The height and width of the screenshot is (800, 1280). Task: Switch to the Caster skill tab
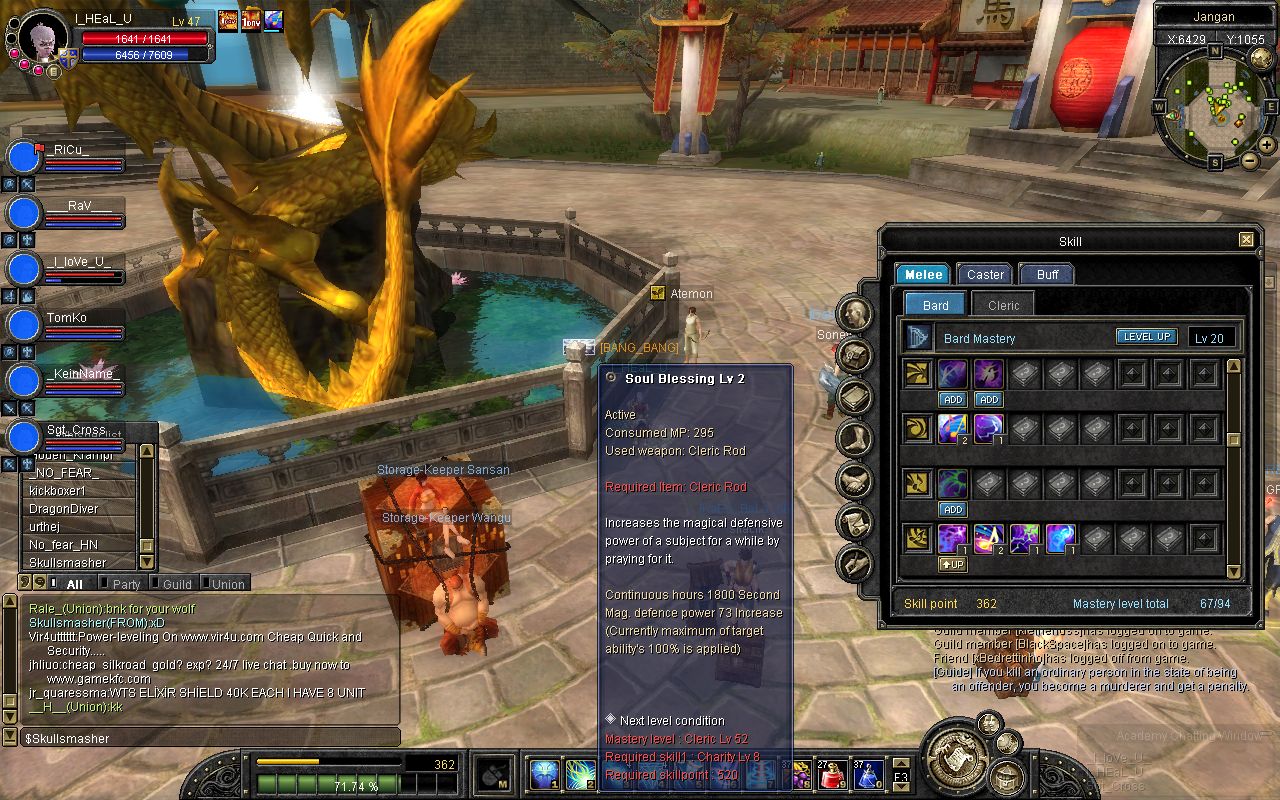click(985, 274)
